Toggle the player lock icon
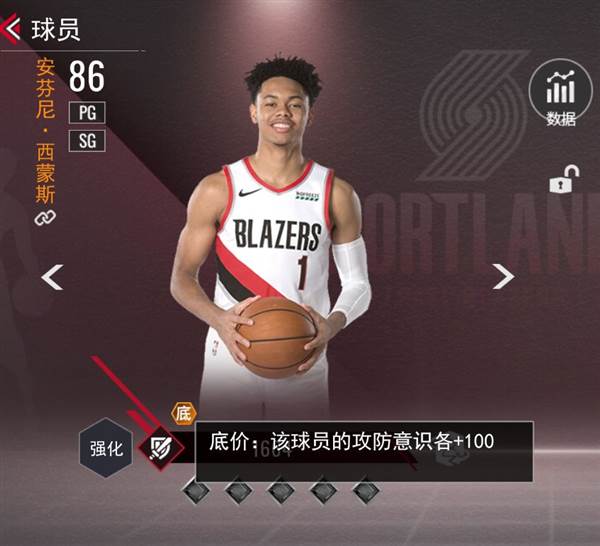The height and width of the screenshot is (546, 600). click(x=560, y=182)
